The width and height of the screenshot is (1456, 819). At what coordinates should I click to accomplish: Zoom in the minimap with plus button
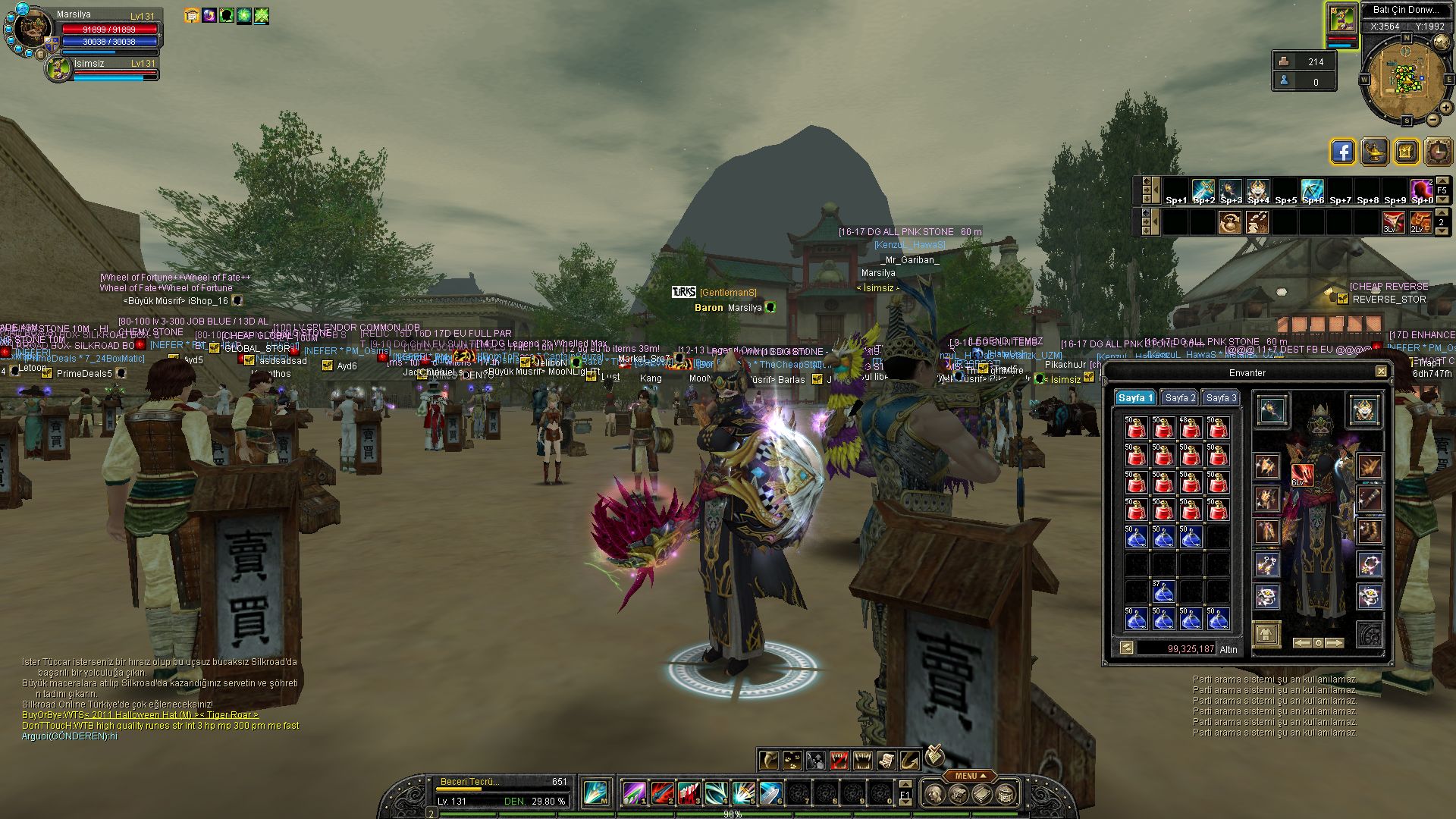pos(1445,108)
